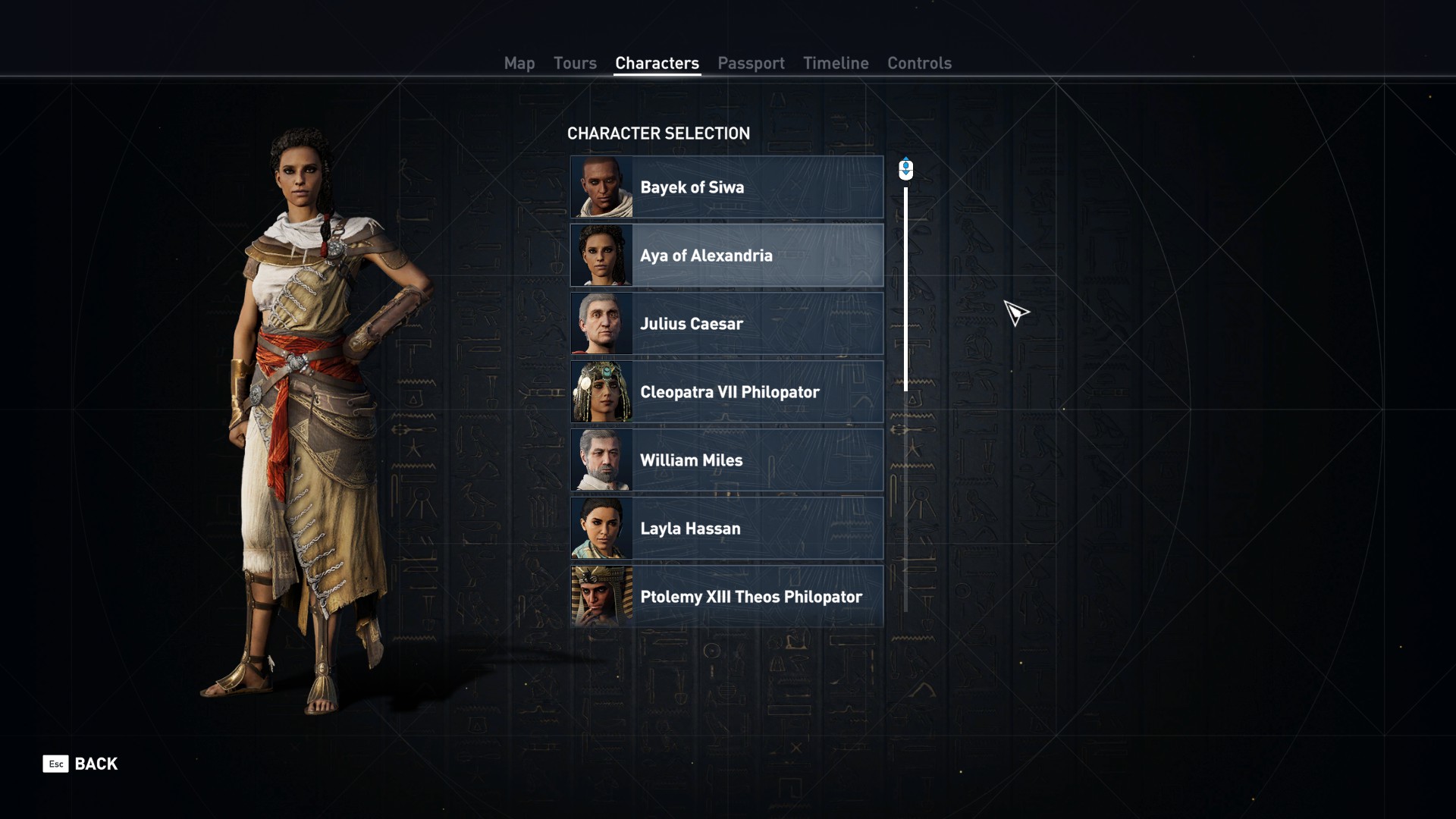
Task: Choose Cleopatra VII Philopator
Action: [x=726, y=392]
